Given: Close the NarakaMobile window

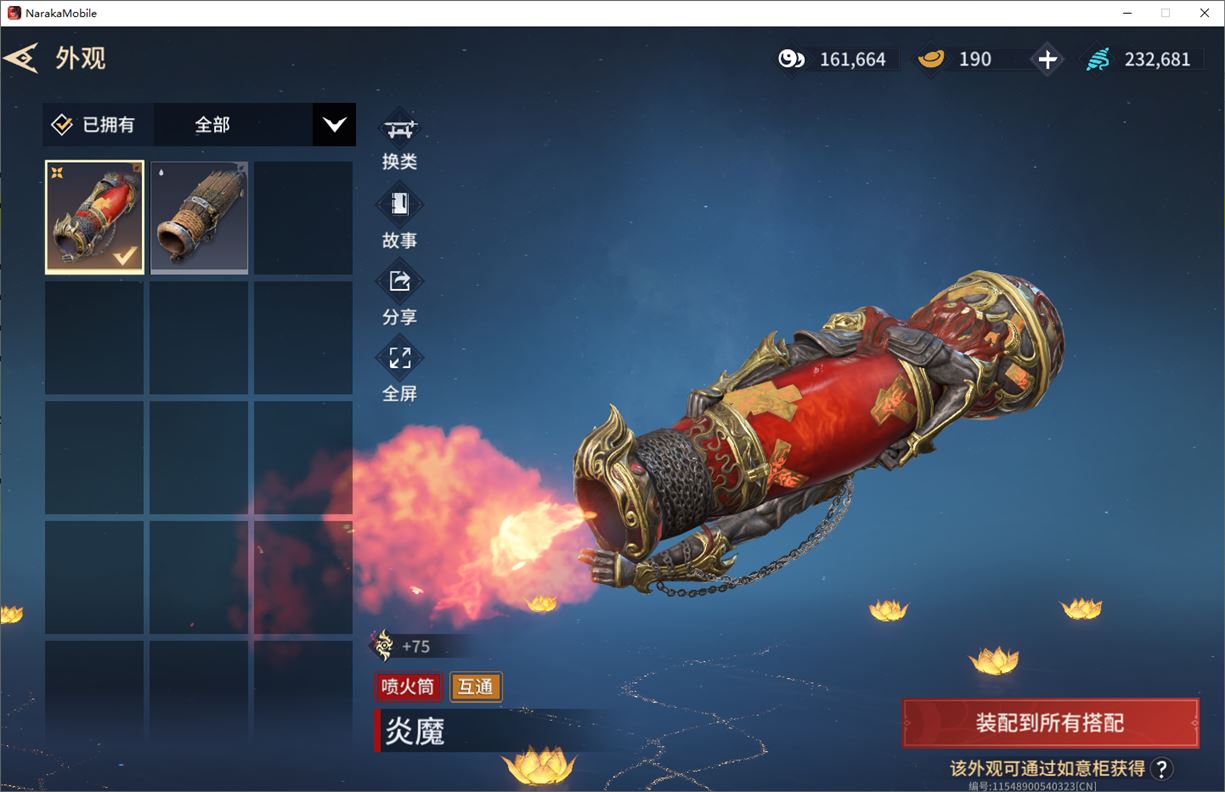Looking at the screenshot, I should (1203, 13).
